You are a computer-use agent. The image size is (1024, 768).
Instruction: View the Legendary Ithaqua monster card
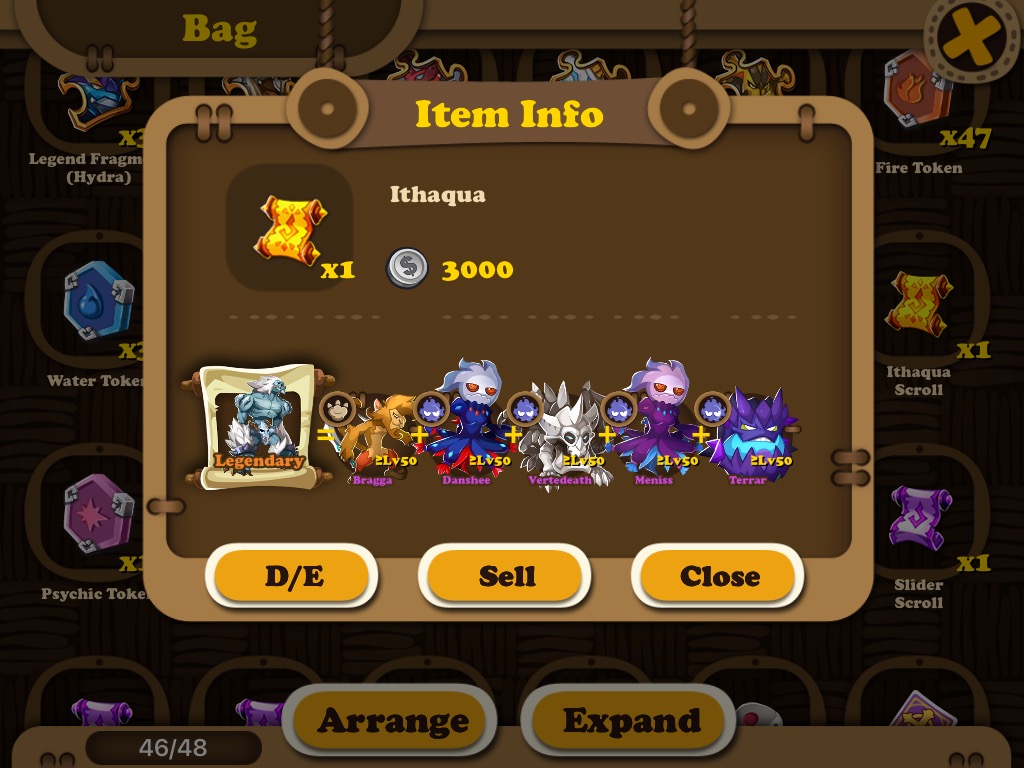[257, 427]
